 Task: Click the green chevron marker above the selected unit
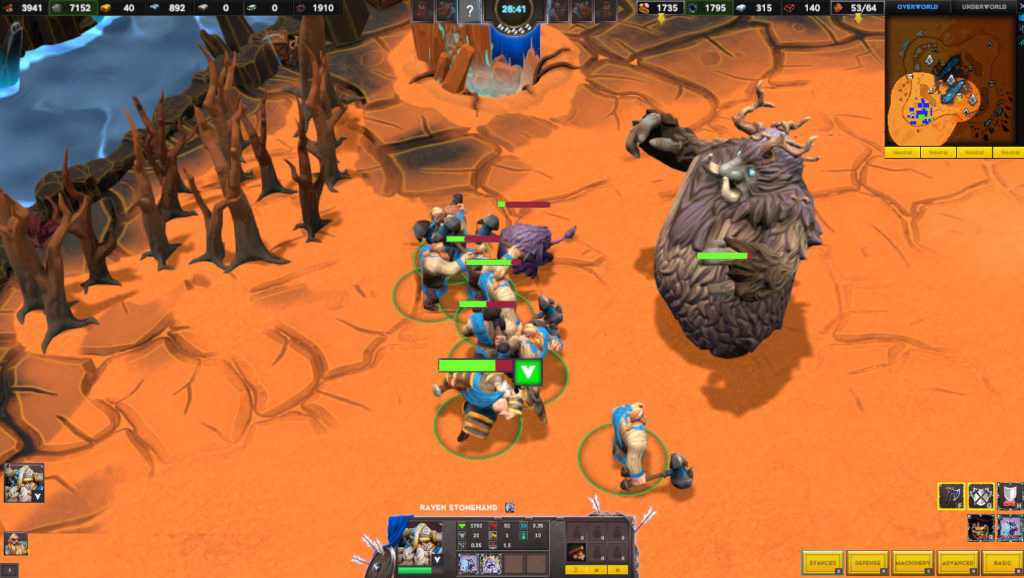(529, 372)
